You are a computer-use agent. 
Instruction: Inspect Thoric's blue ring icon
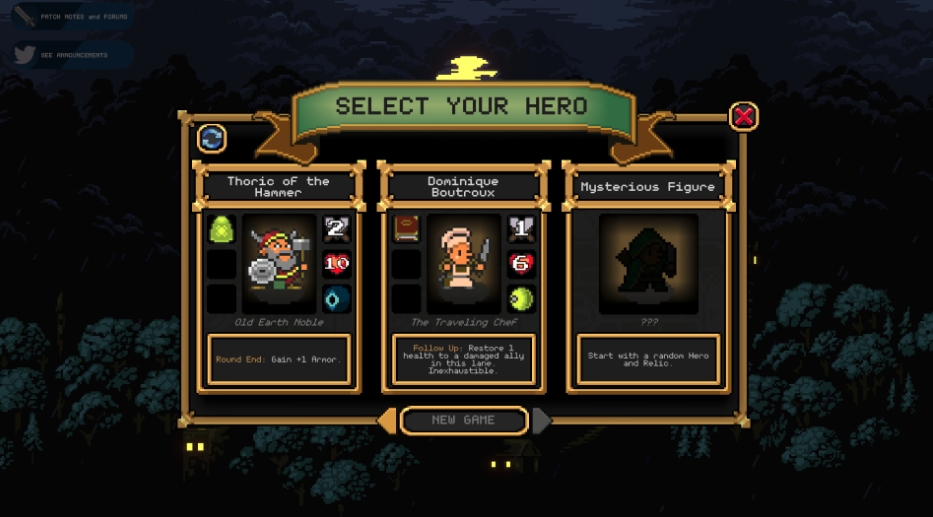coord(336,299)
